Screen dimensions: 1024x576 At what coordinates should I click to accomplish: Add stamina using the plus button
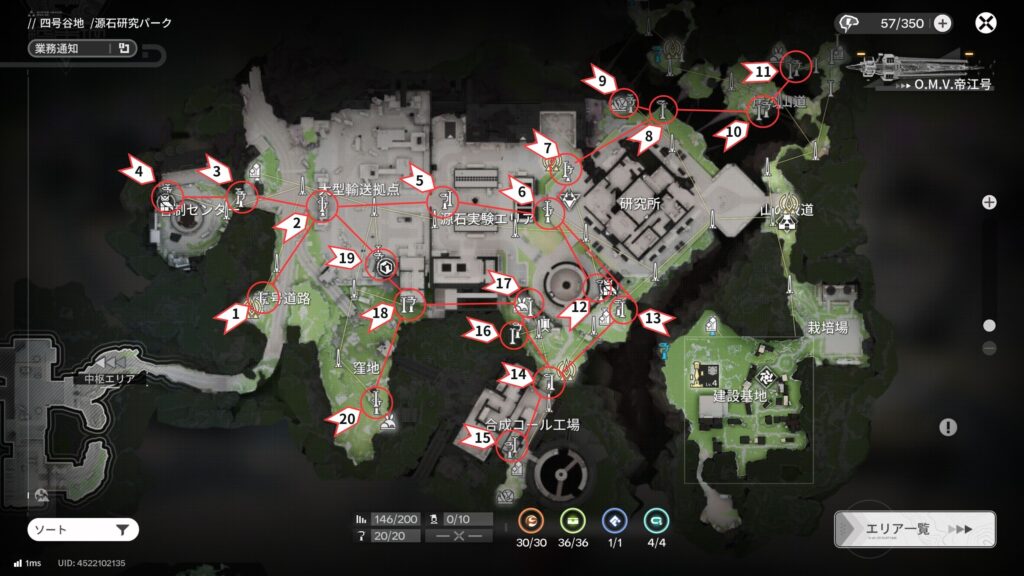tap(942, 23)
